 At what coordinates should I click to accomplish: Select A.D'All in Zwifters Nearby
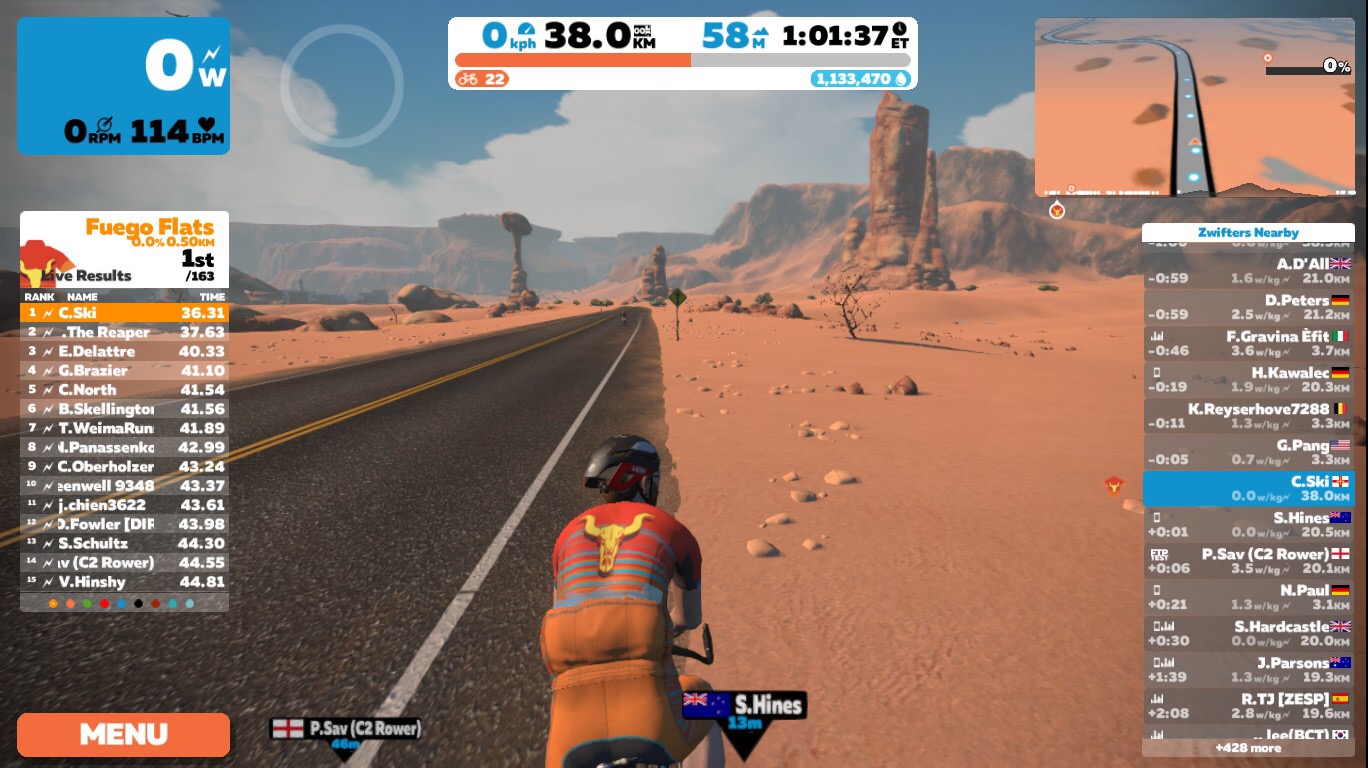point(1248,271)
